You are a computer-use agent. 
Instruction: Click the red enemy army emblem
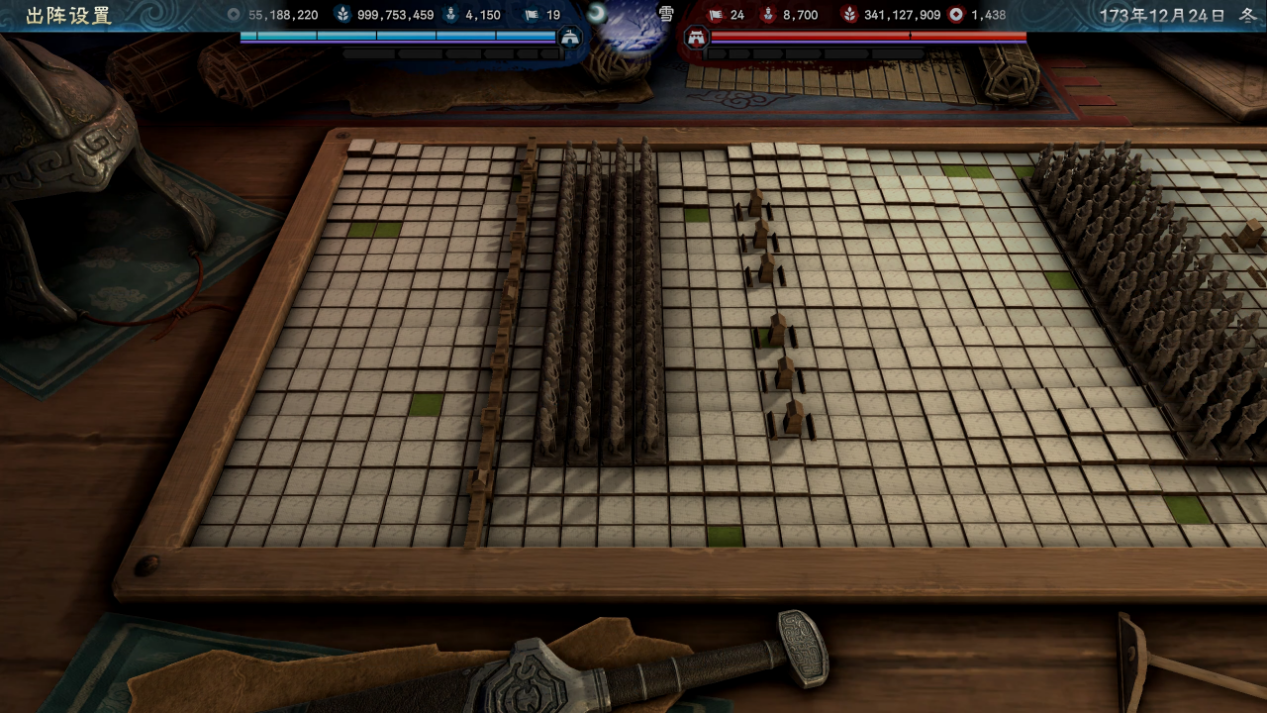click(696, 39)
